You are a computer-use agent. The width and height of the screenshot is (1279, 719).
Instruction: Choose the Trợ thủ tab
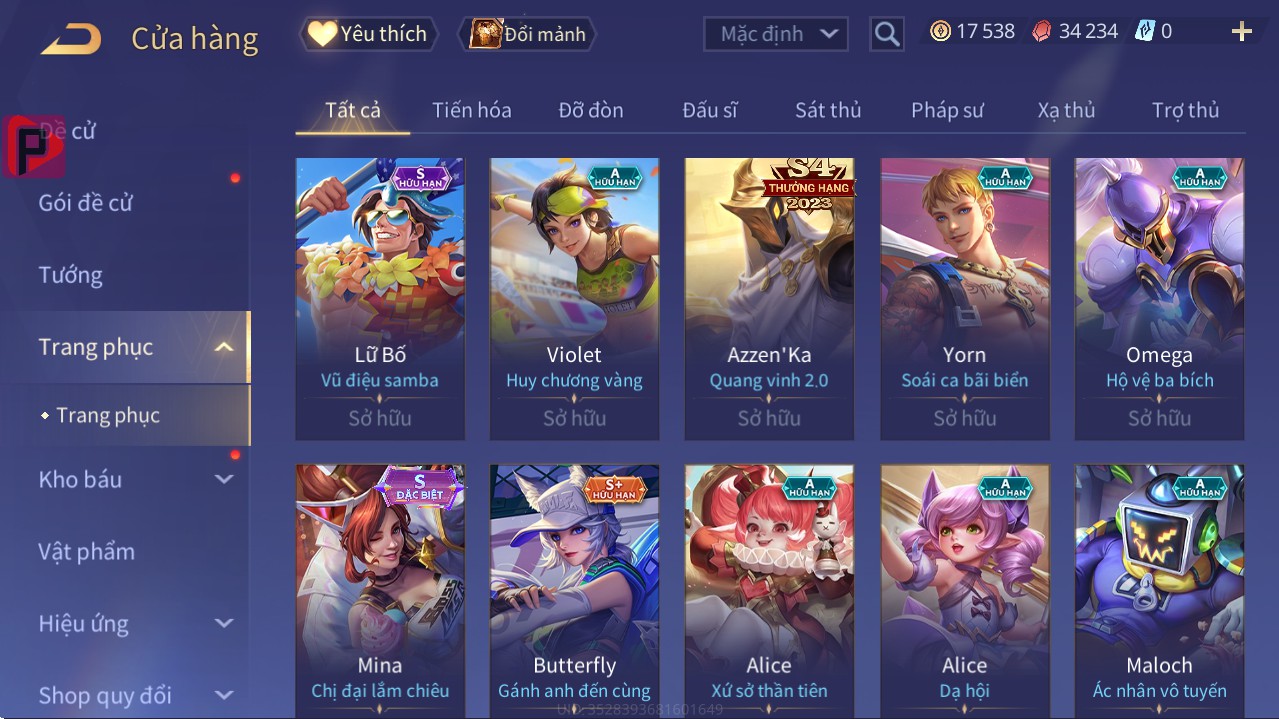[x=1185, y=111]
